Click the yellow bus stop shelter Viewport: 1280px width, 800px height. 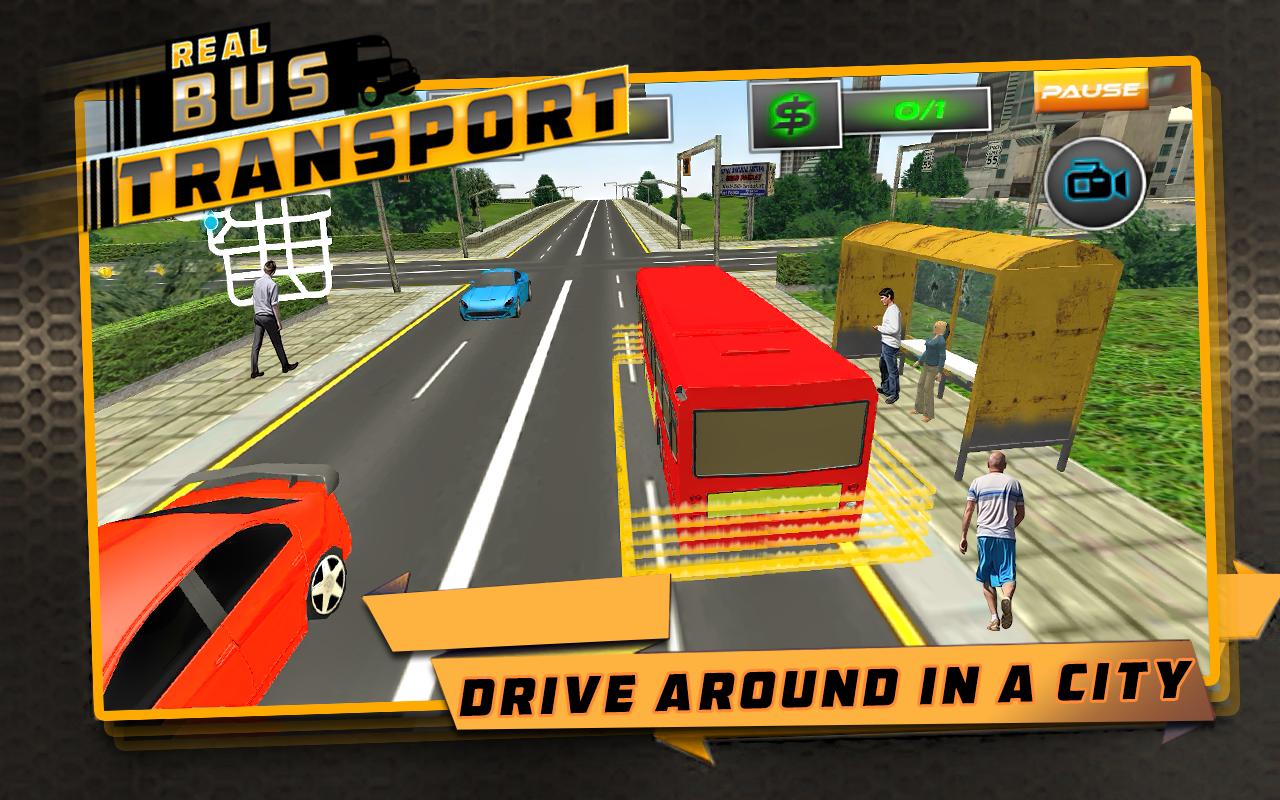[970, 300]
